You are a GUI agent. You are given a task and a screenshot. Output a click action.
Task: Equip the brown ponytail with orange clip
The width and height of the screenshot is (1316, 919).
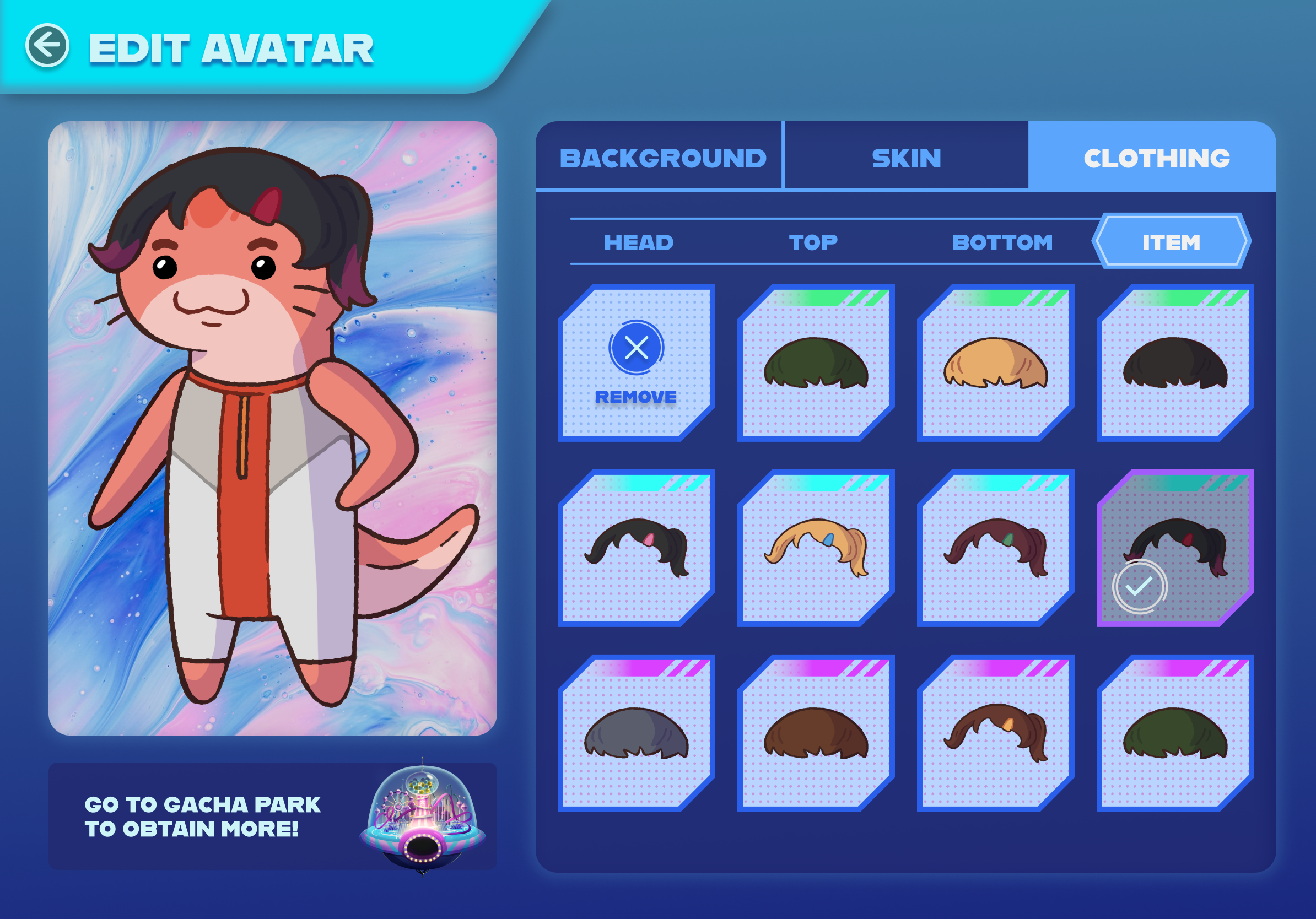click(995, 733)
